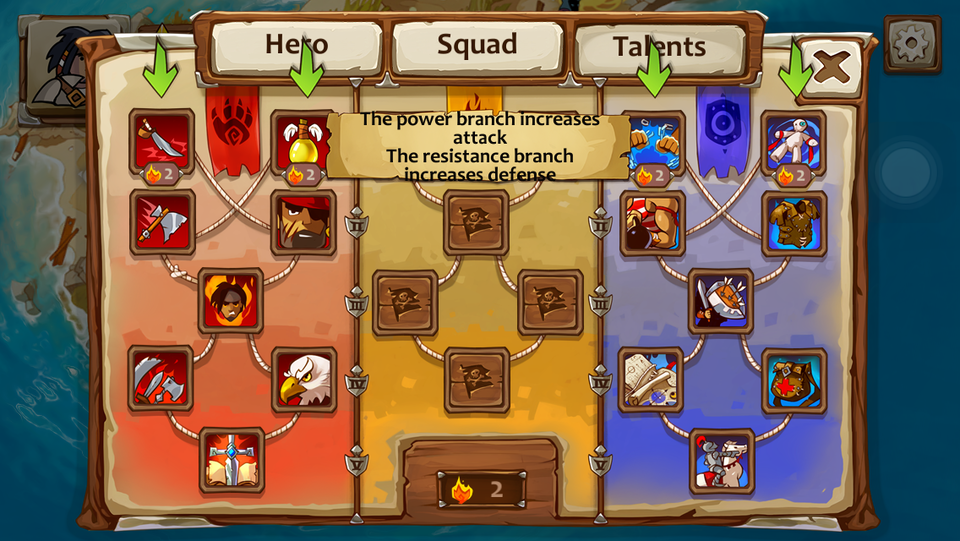Pick the battle axe talent

tap(161, 221)
